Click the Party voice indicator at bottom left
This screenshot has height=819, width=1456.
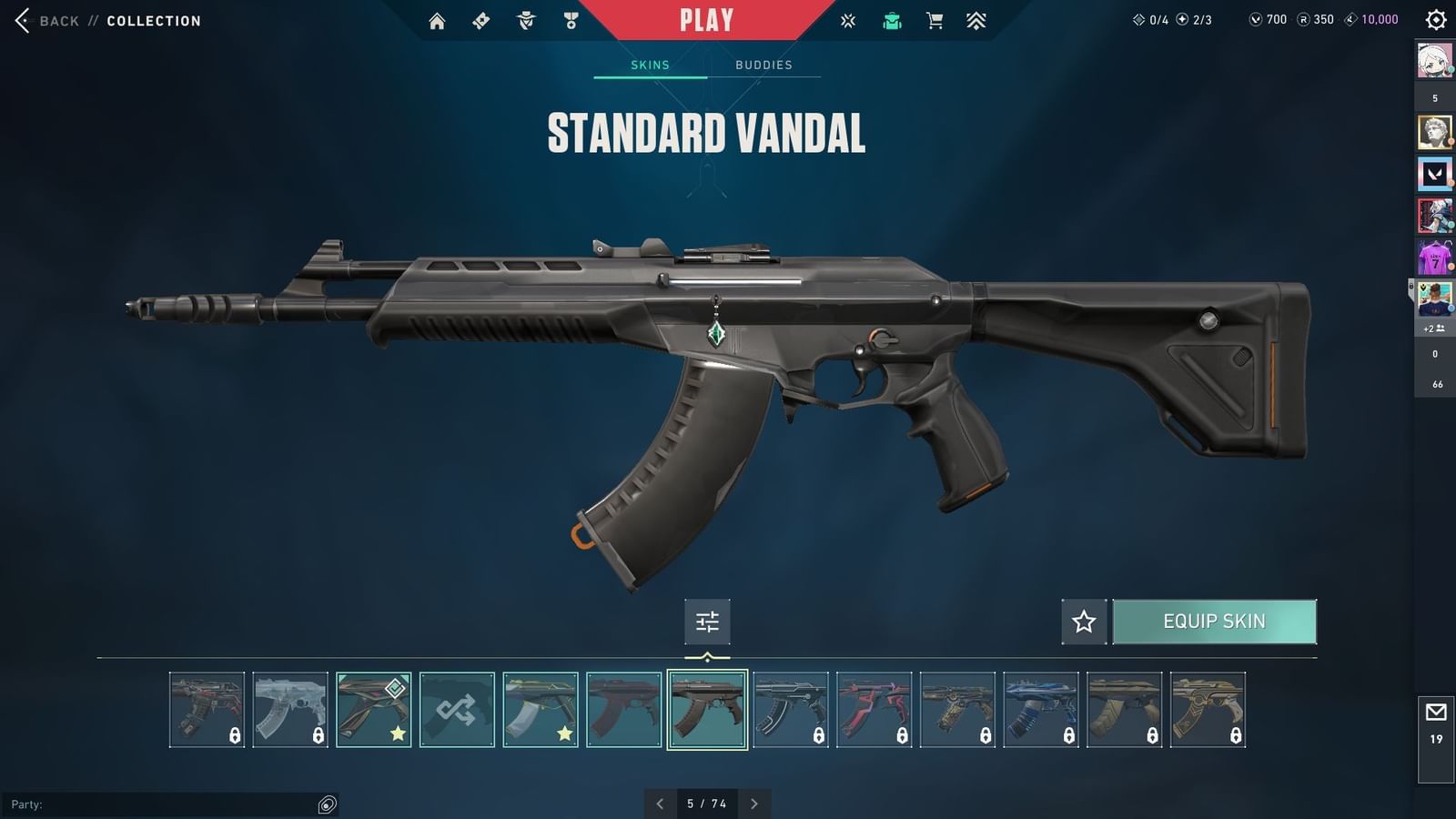pyautogui.click(x=326, y=804)
